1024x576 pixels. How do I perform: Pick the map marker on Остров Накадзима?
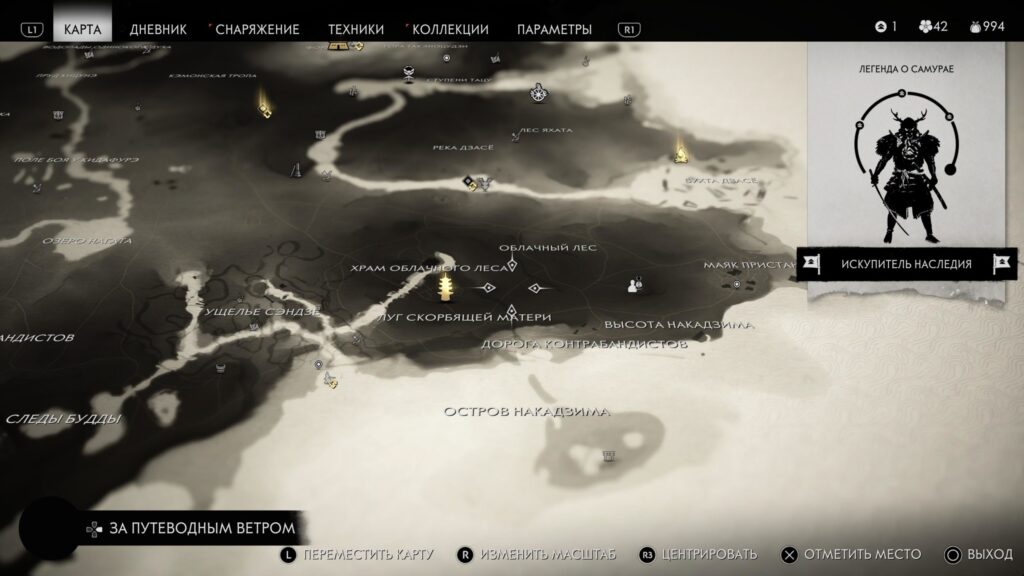point(608,456)
